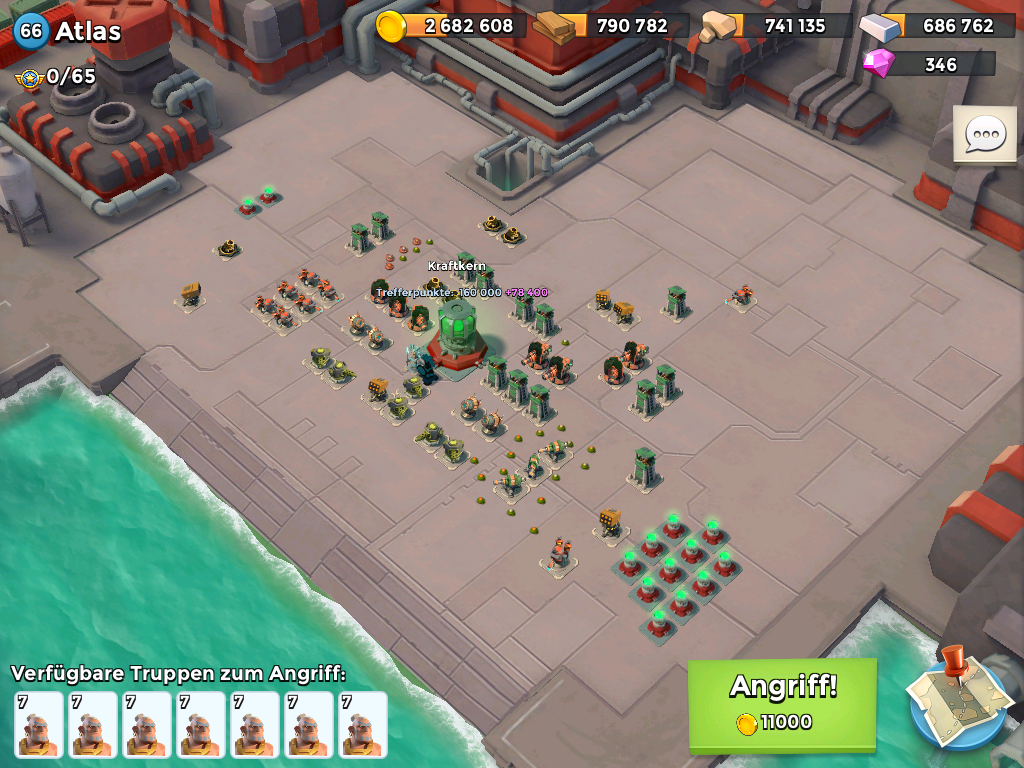The height and width of the screenshot is (768, 1024).
Task: Return to the map with the pin icon
Action: [957, 701]
